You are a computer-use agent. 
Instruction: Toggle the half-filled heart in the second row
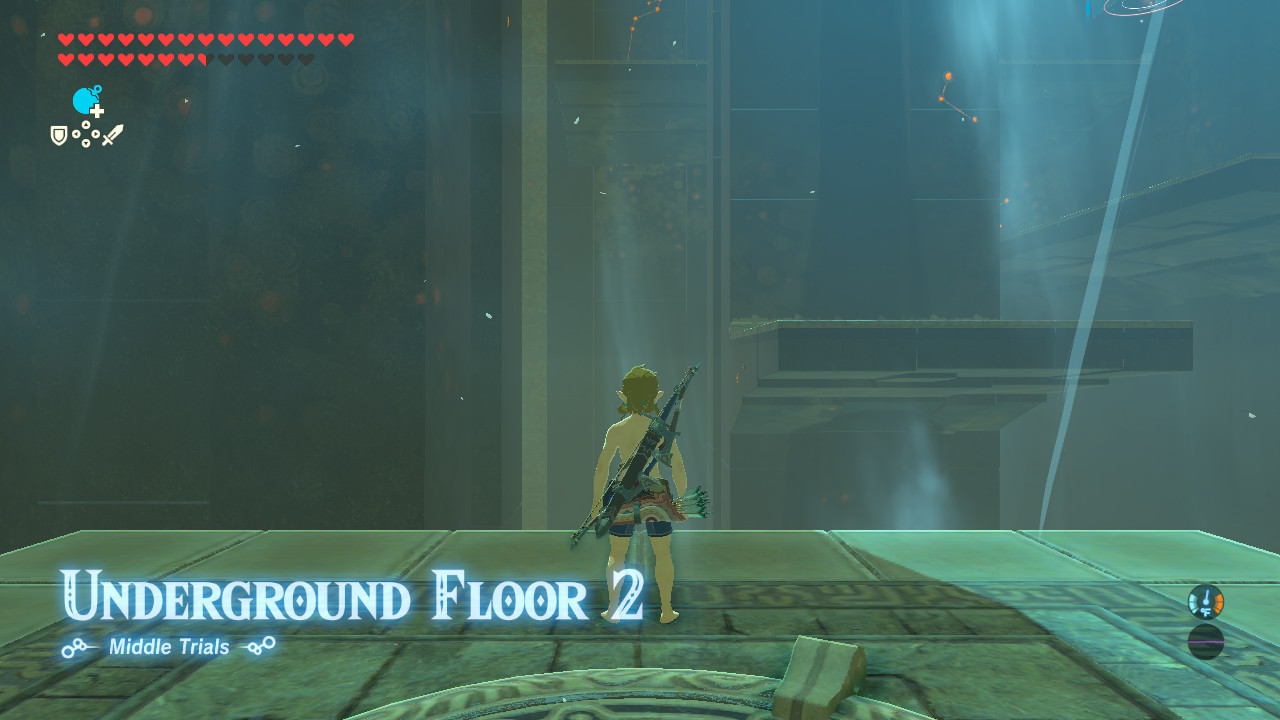204,60
